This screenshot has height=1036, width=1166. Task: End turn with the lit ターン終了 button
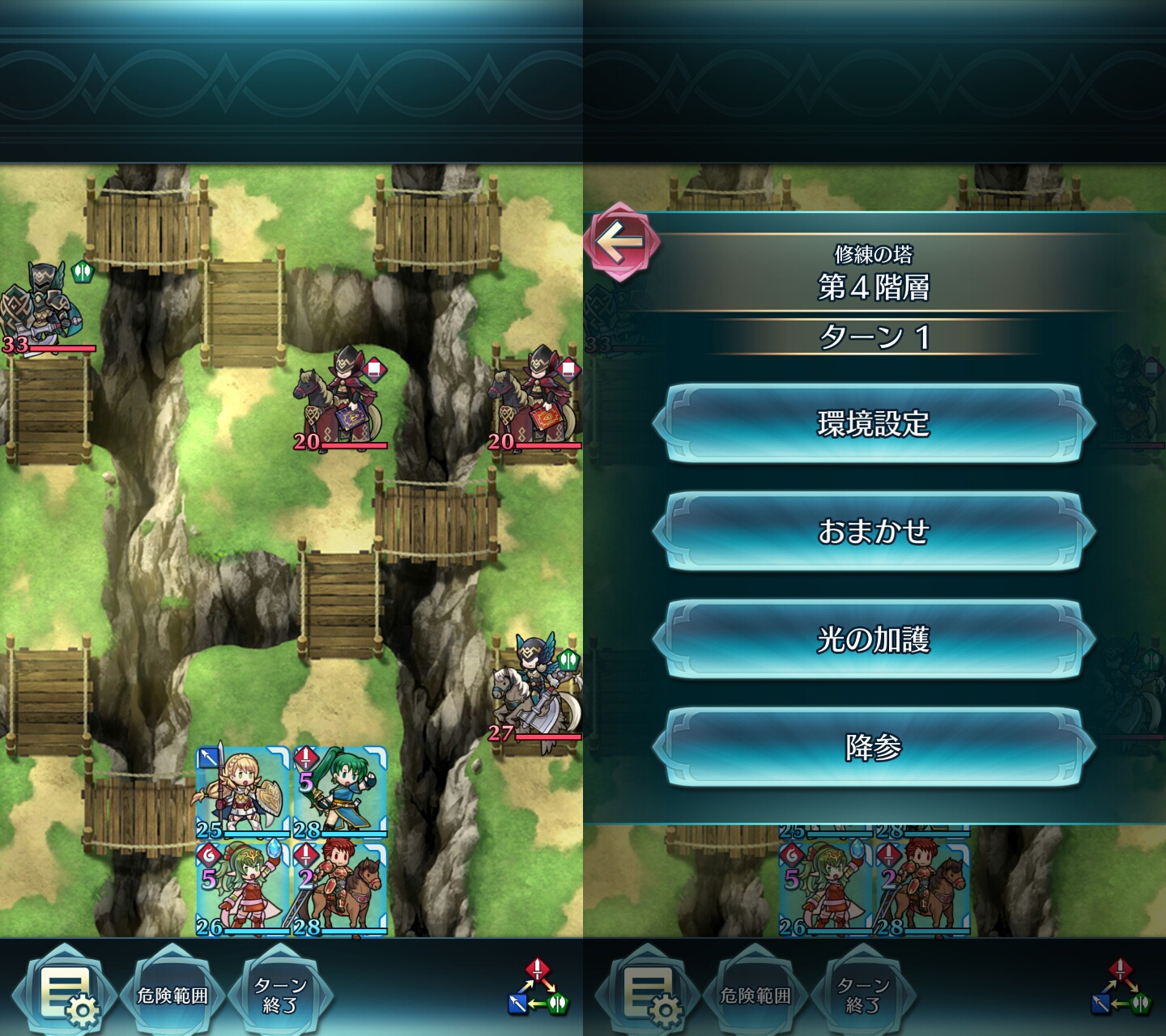[x=280, y=995]
